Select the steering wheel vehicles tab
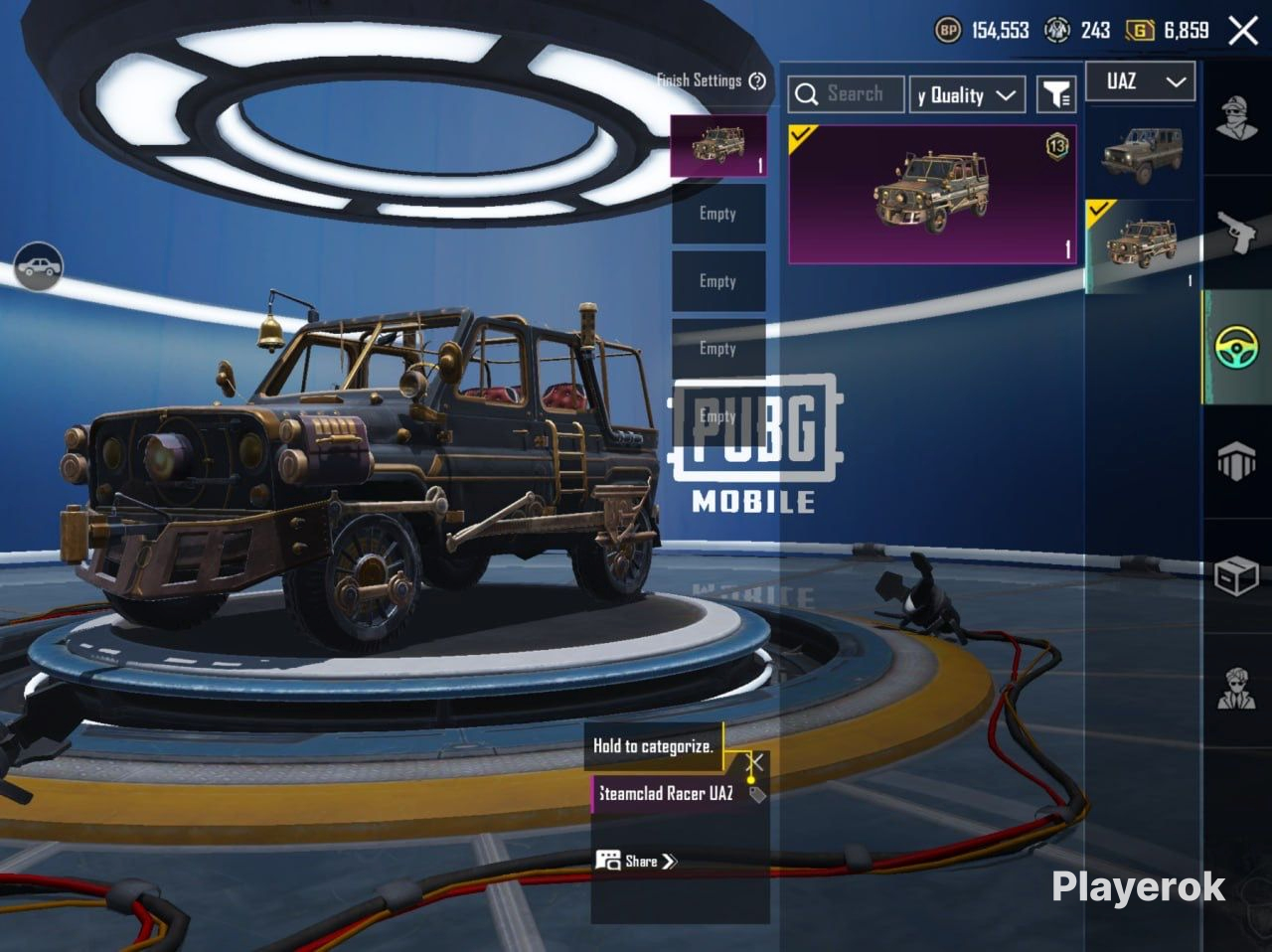The height and width of the screenshot is (952, 1272). (1236, 348)
